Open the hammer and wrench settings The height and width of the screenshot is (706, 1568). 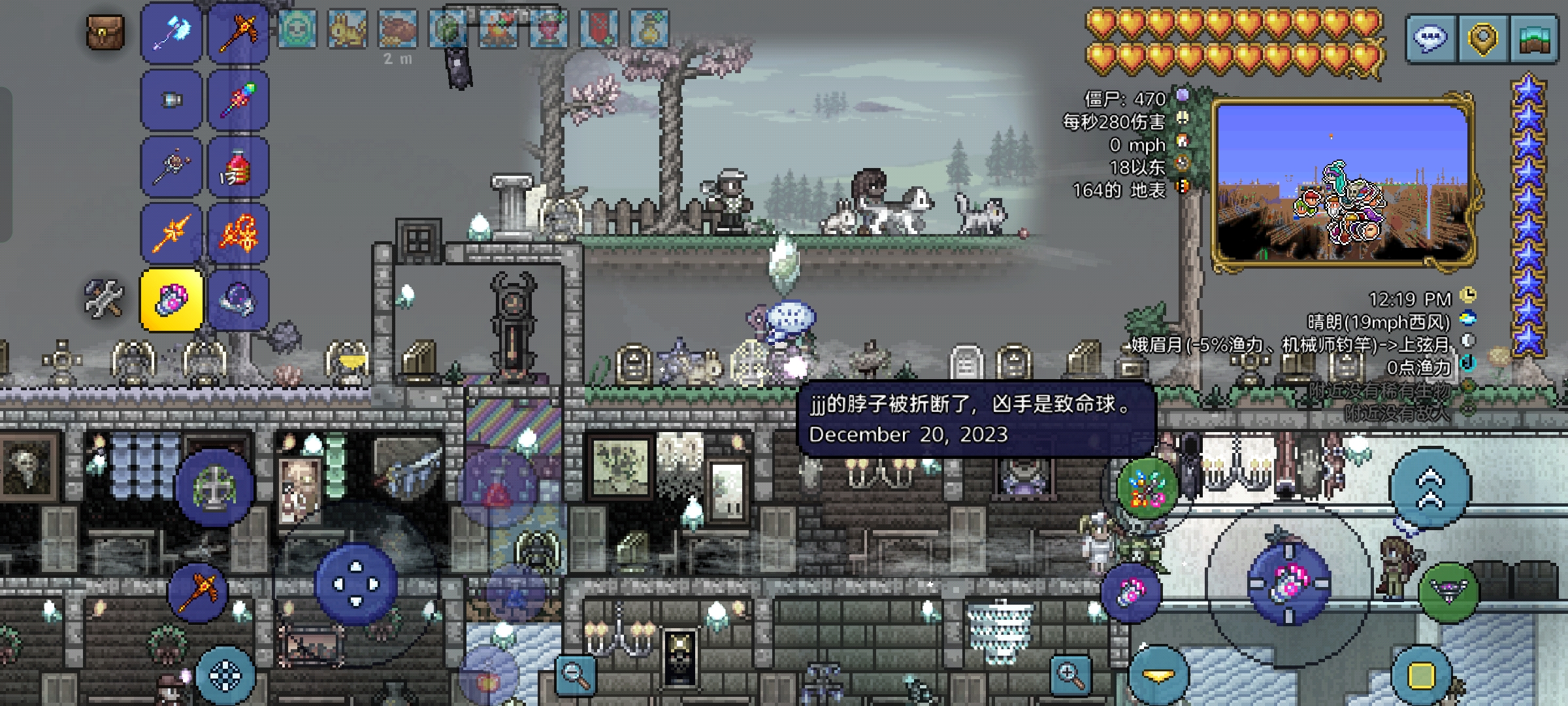105,299
